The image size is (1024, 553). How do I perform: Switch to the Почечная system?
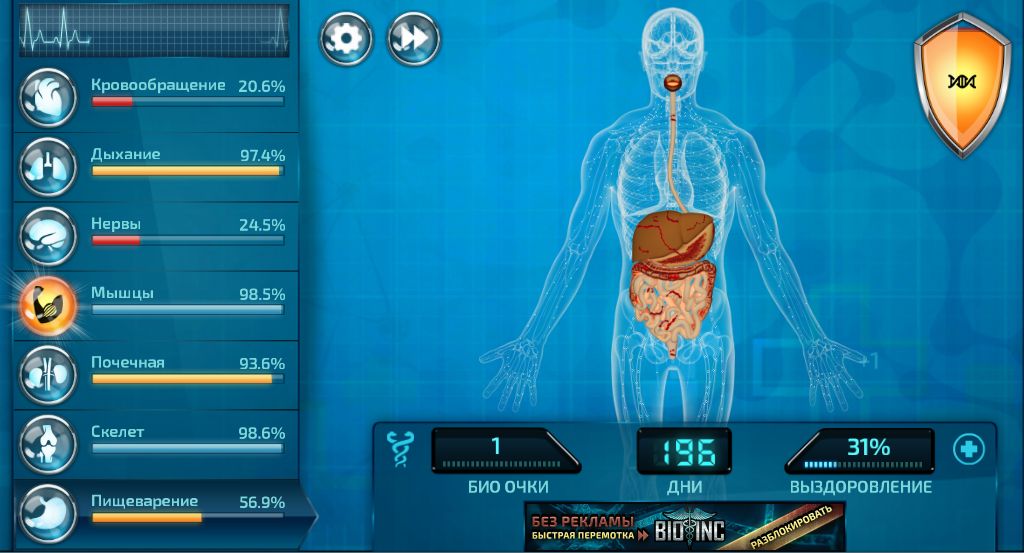pos(158,369)
